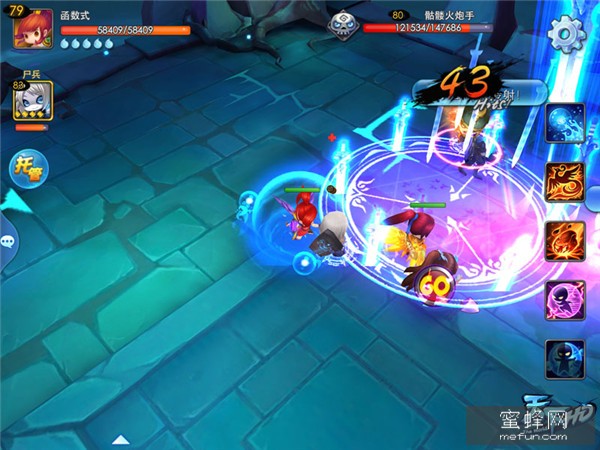Trigger the purple shadow ghost skill
Viewport: 600px width, 450px height.
coord(565,299)
